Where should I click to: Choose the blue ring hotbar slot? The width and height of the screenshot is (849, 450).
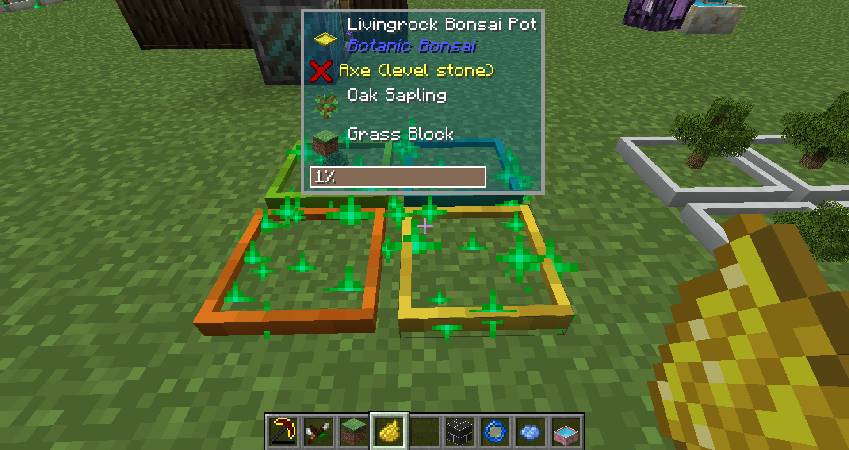click(494, 431)
